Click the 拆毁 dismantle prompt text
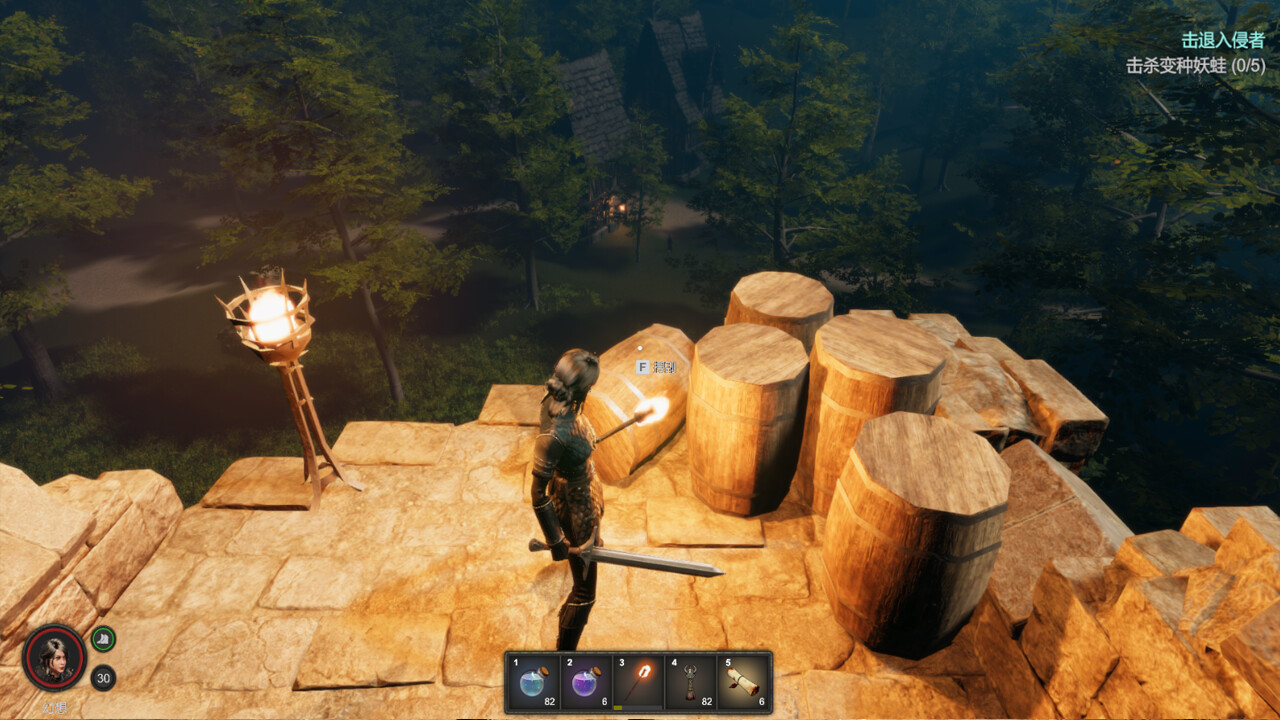Viewport: 1280px width, 720px height. tap(665, 367)
